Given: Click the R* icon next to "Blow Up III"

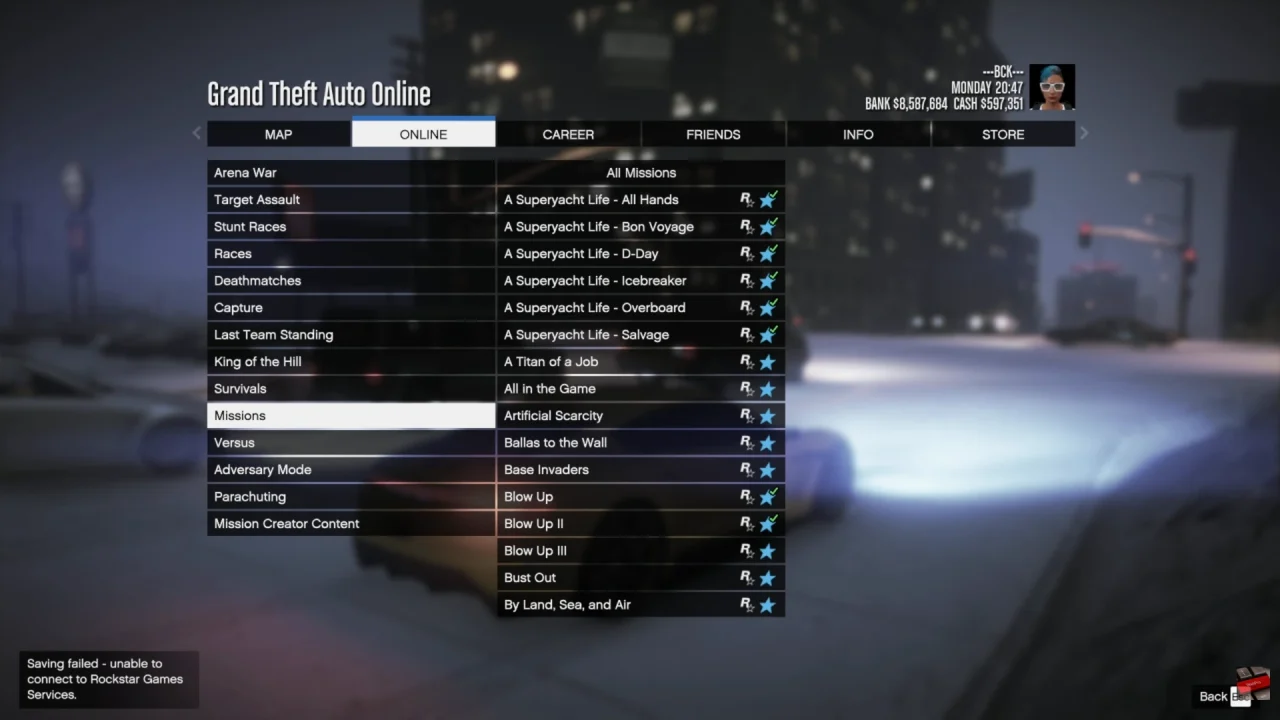Looking at the screenshot, I should pos(745,550).
